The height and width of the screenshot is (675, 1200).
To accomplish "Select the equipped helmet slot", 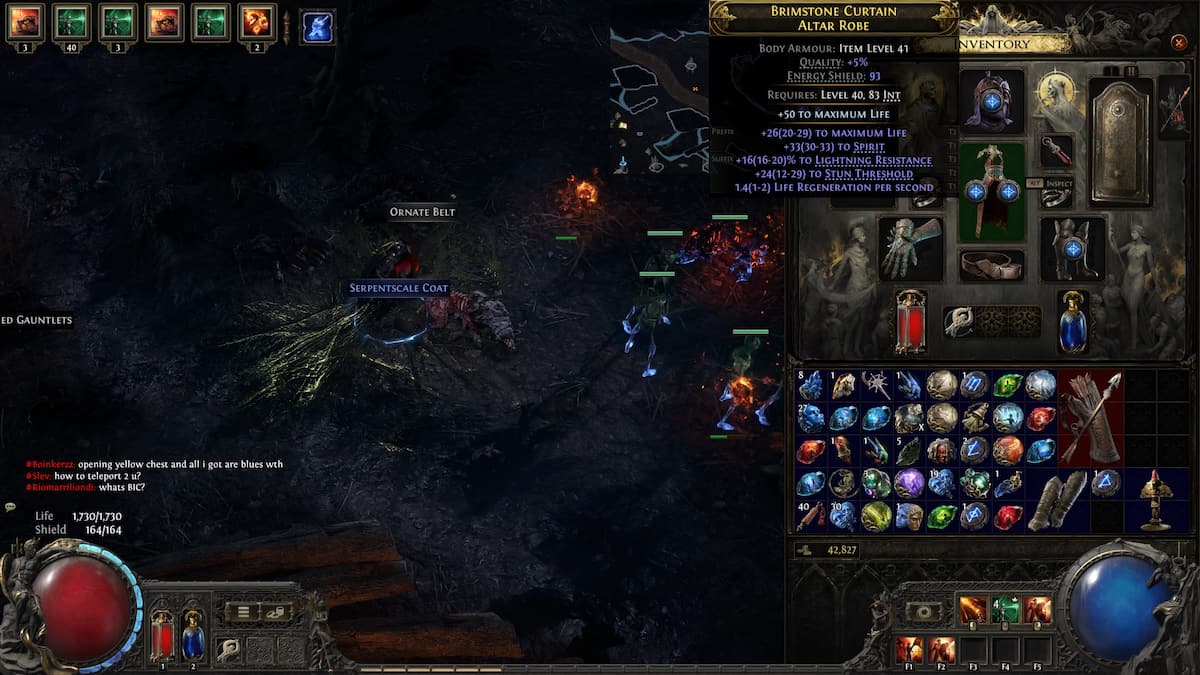I will click(x=991, y=101).
